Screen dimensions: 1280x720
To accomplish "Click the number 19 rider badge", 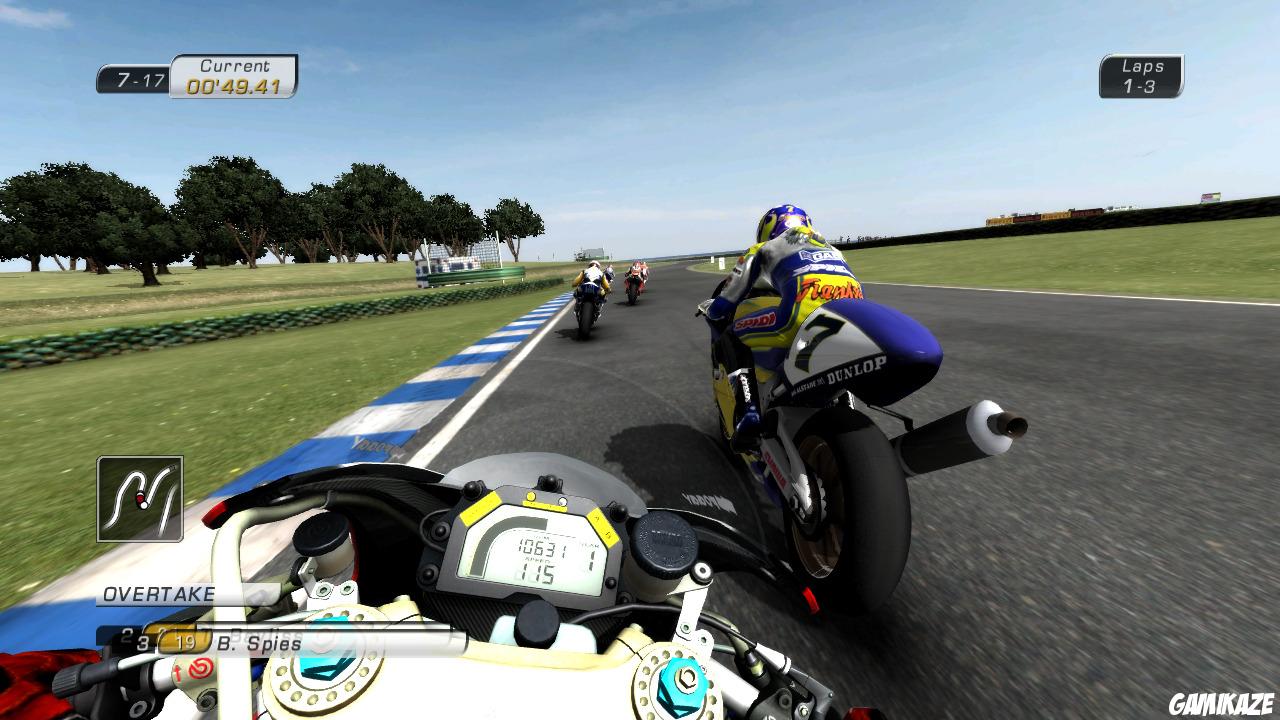I will pyautogui.click(x=184, y=643).
